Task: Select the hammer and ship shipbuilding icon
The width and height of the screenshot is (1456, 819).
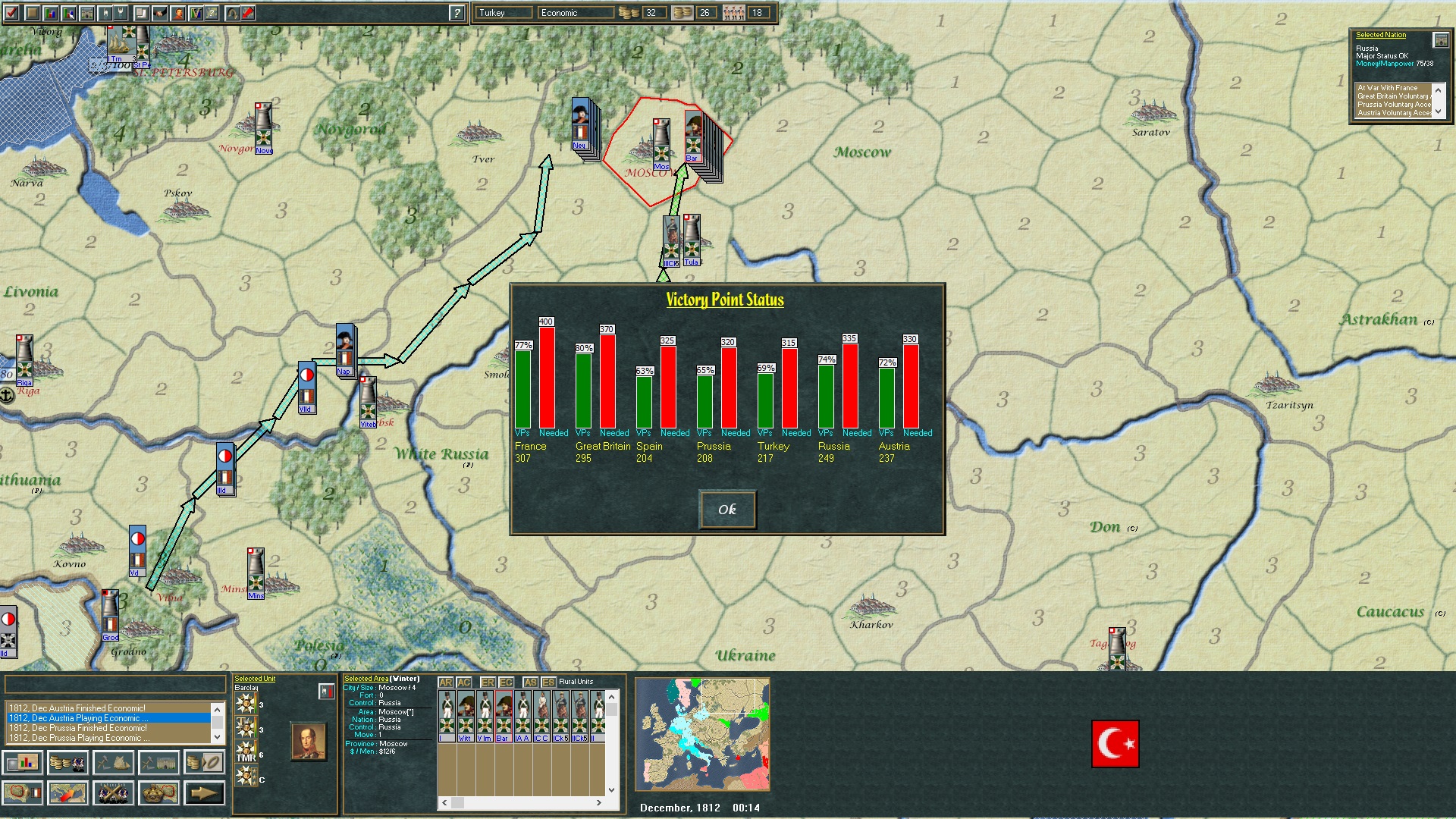Action: tap(112, 763)
